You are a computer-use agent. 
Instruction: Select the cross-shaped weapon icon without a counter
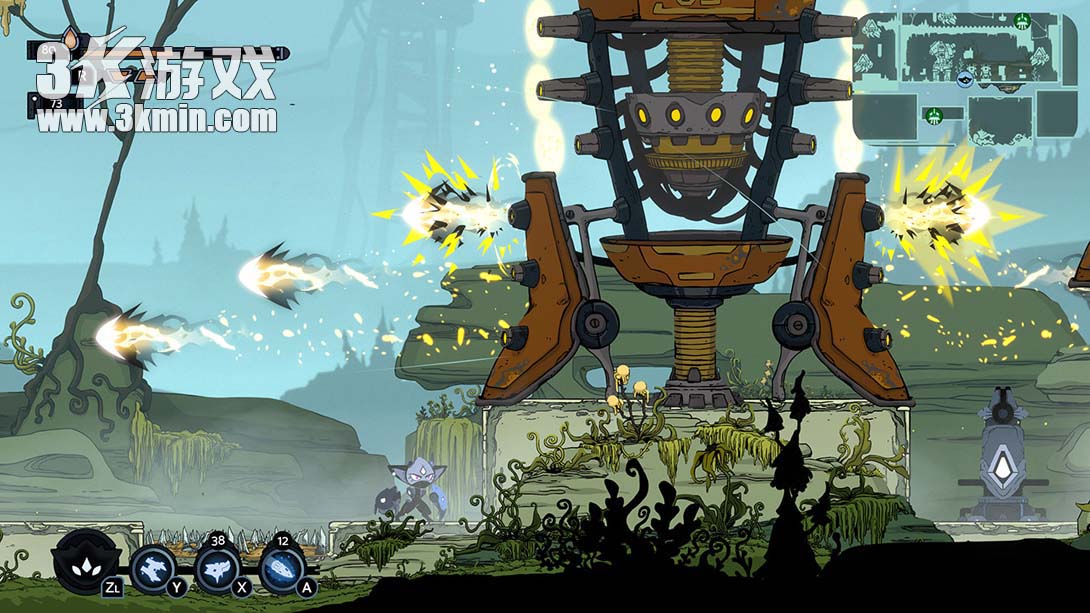coord(155,570)
